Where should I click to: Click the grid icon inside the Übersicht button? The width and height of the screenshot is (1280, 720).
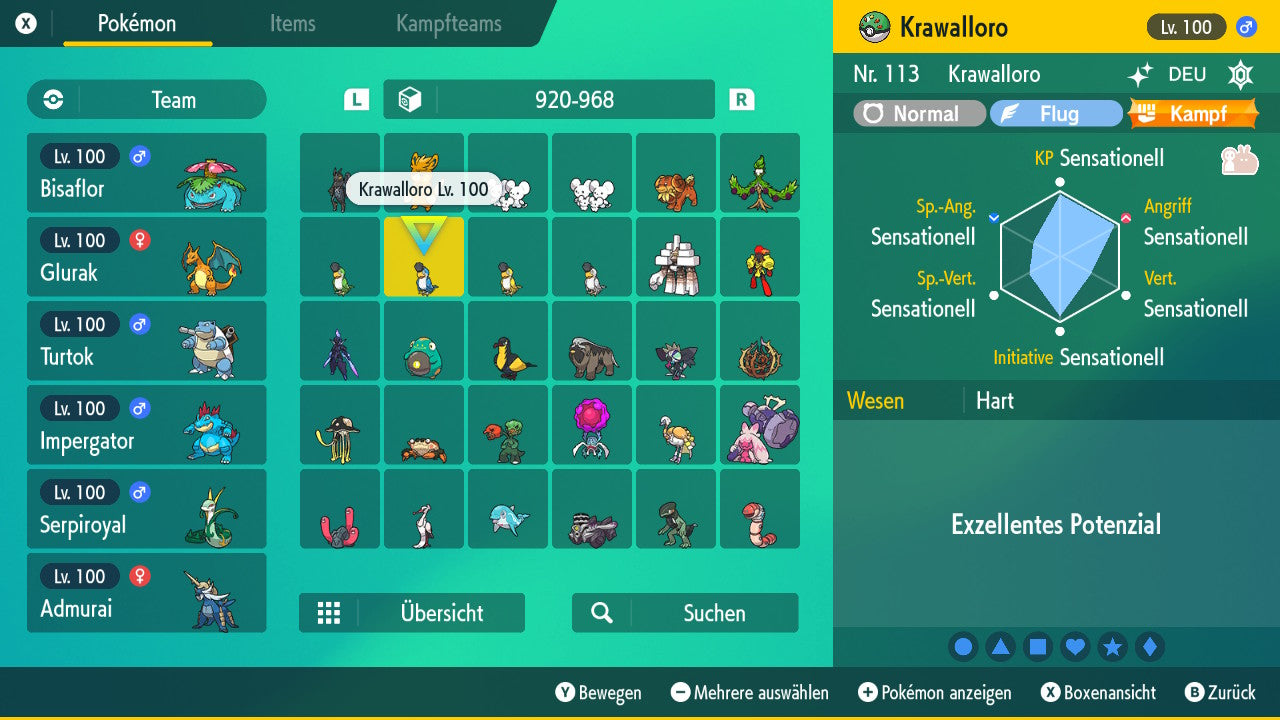pyautogui.click(x=330, y=612)
